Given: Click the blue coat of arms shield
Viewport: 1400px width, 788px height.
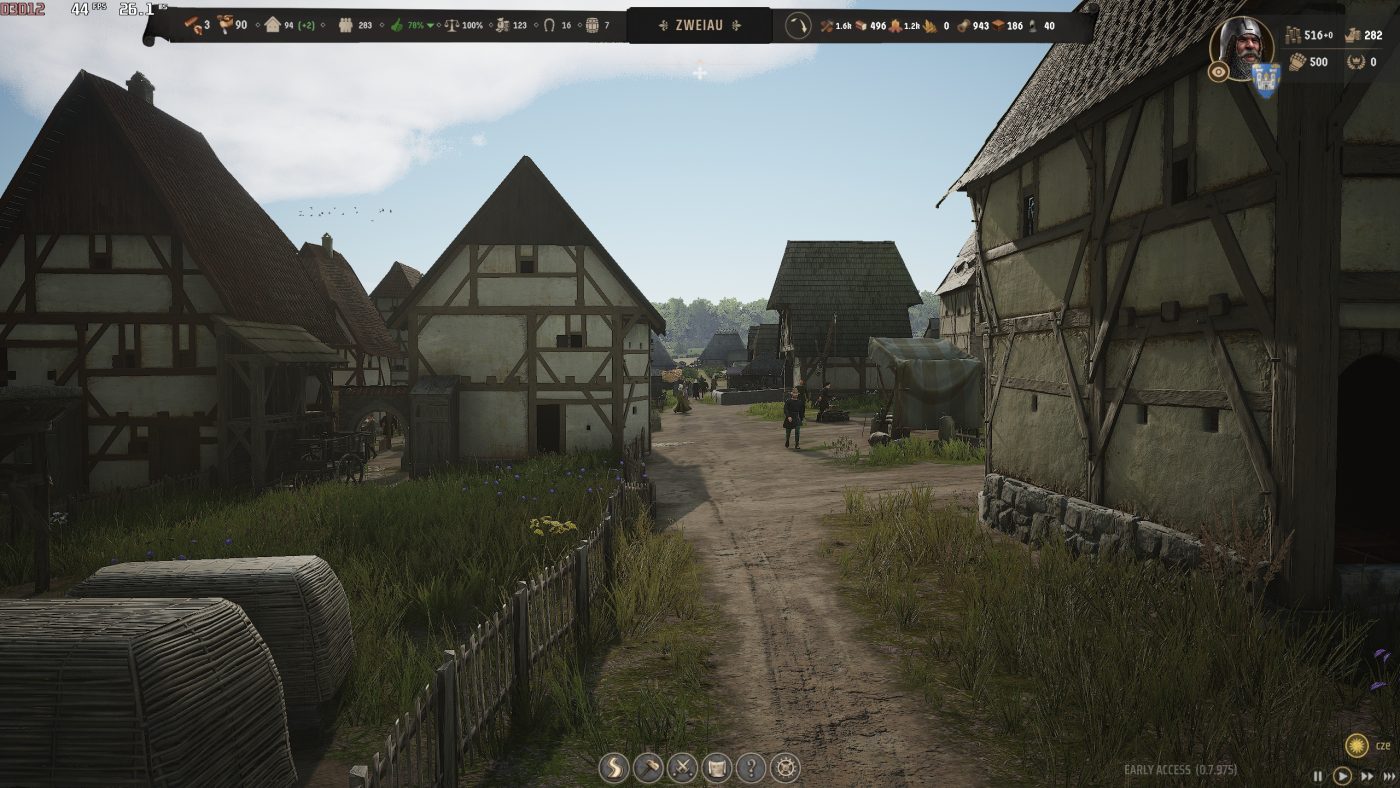Looking at the screenshot, I should click(x=1266, y=80).
